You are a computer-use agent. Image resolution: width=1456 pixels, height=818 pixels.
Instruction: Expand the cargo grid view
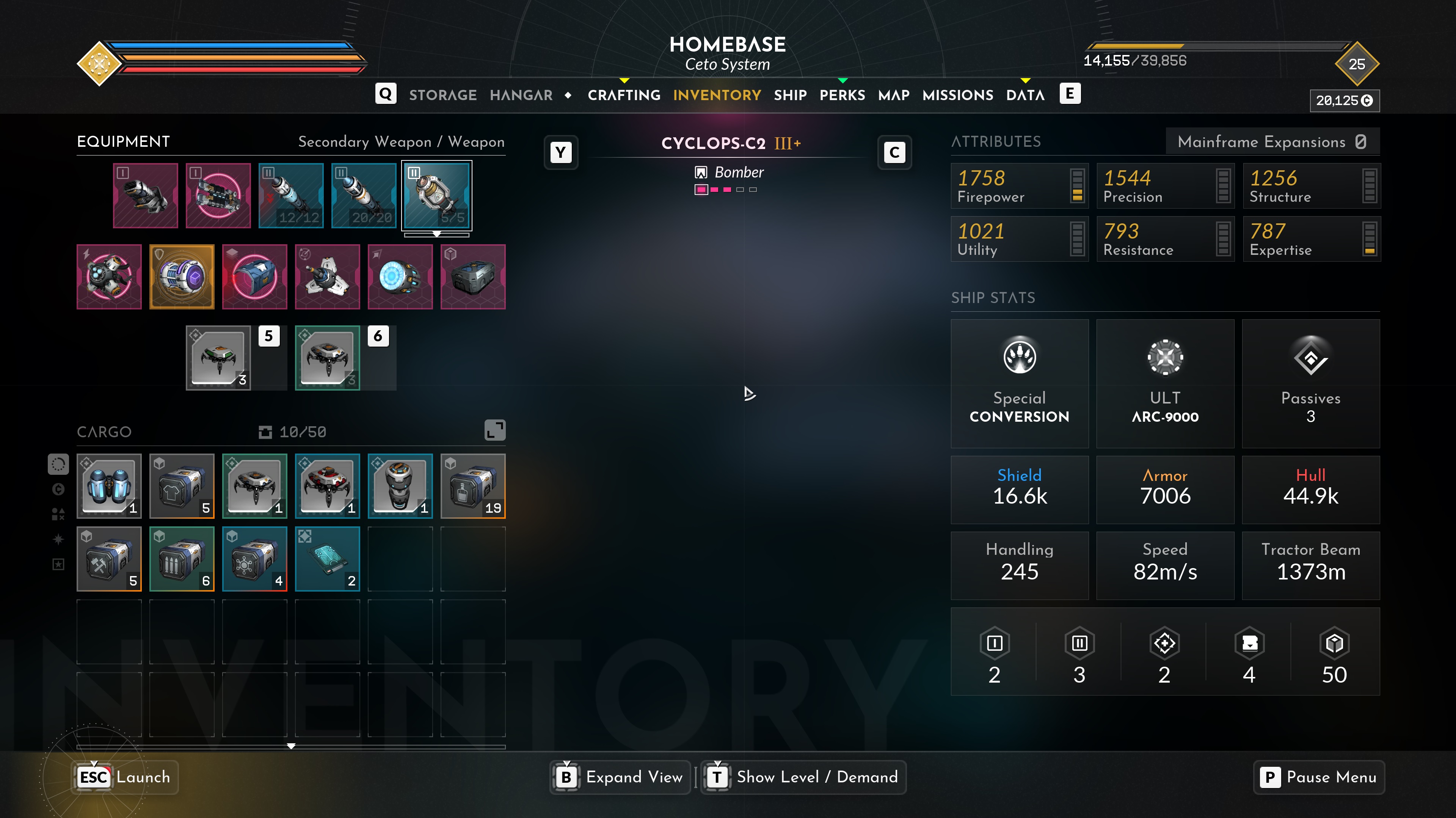[x=494, y=430]
